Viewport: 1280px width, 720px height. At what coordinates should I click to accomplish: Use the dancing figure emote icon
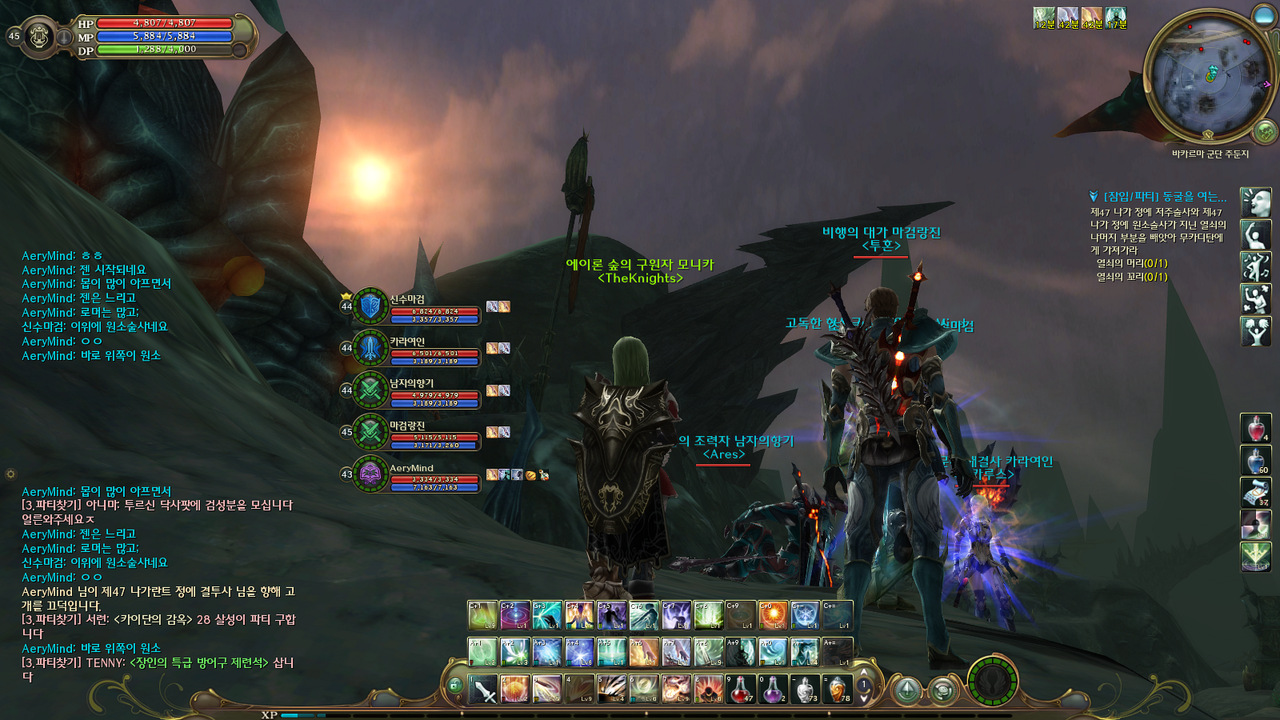pyautogui.click(x=1256, y=267)
